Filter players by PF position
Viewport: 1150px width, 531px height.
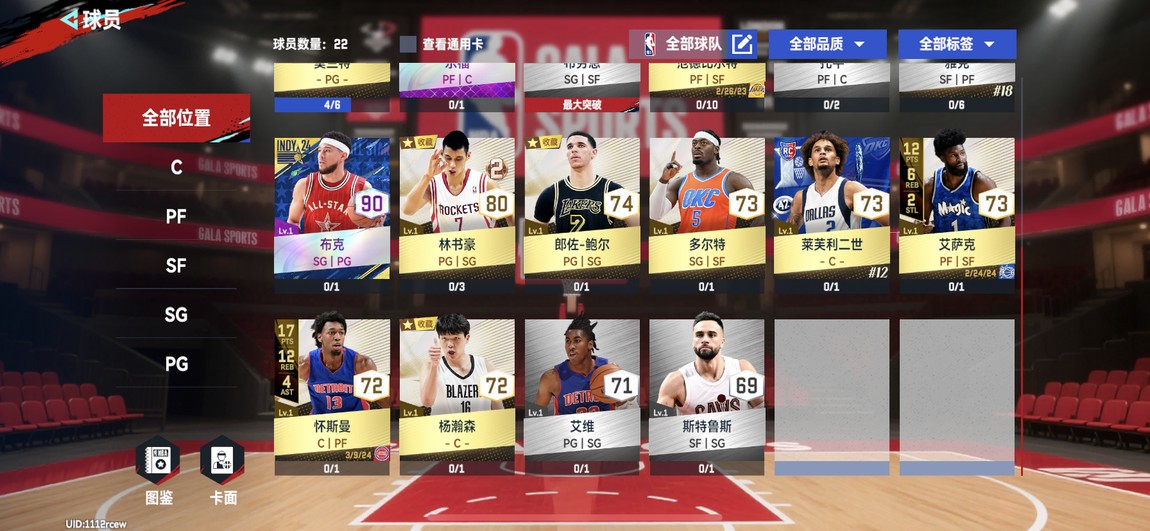point(176,216)
